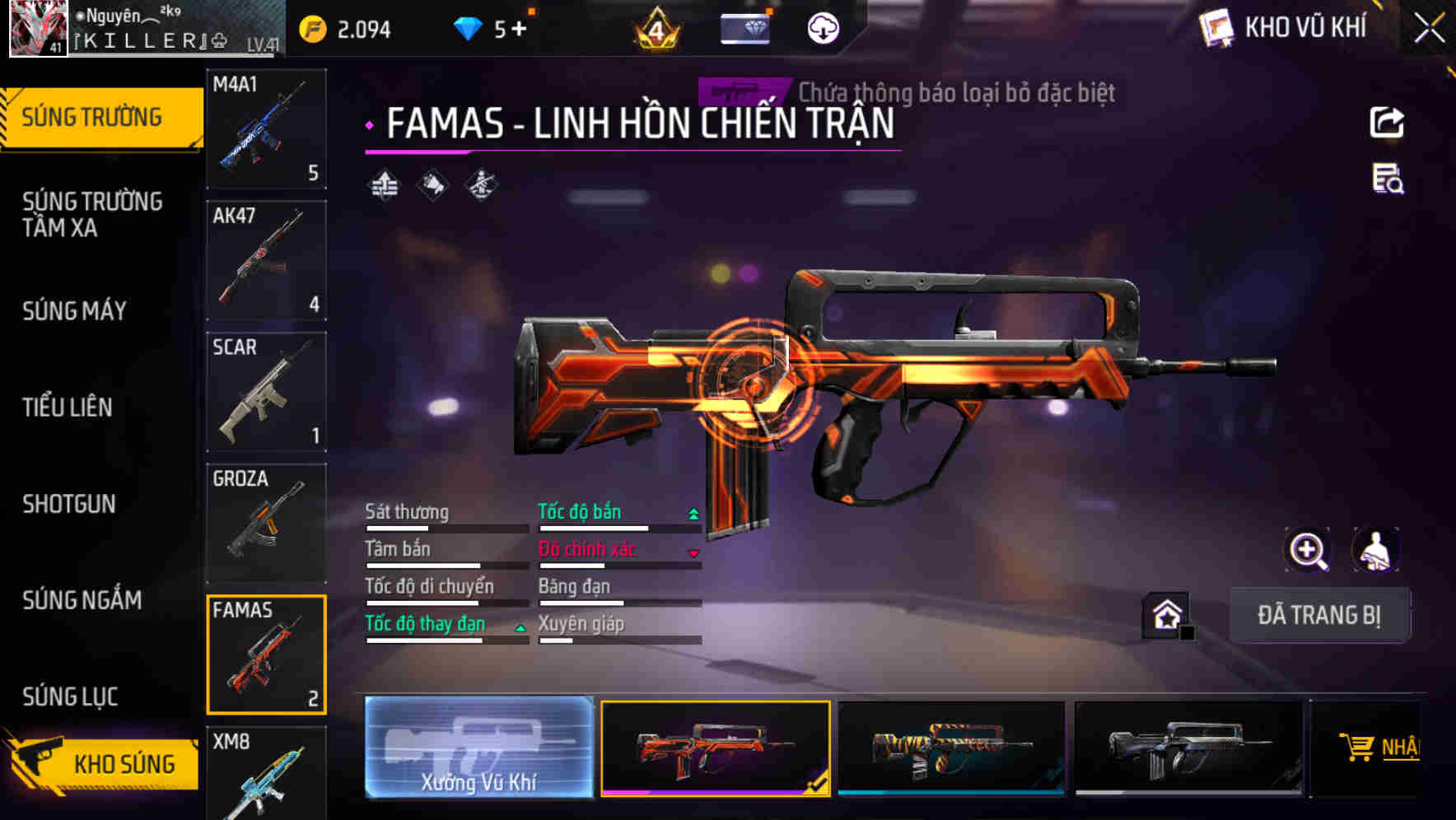This screenshot has height=820, width=1456.
Task: Select the XM8 weapon tile
Action: coord(266,774)
